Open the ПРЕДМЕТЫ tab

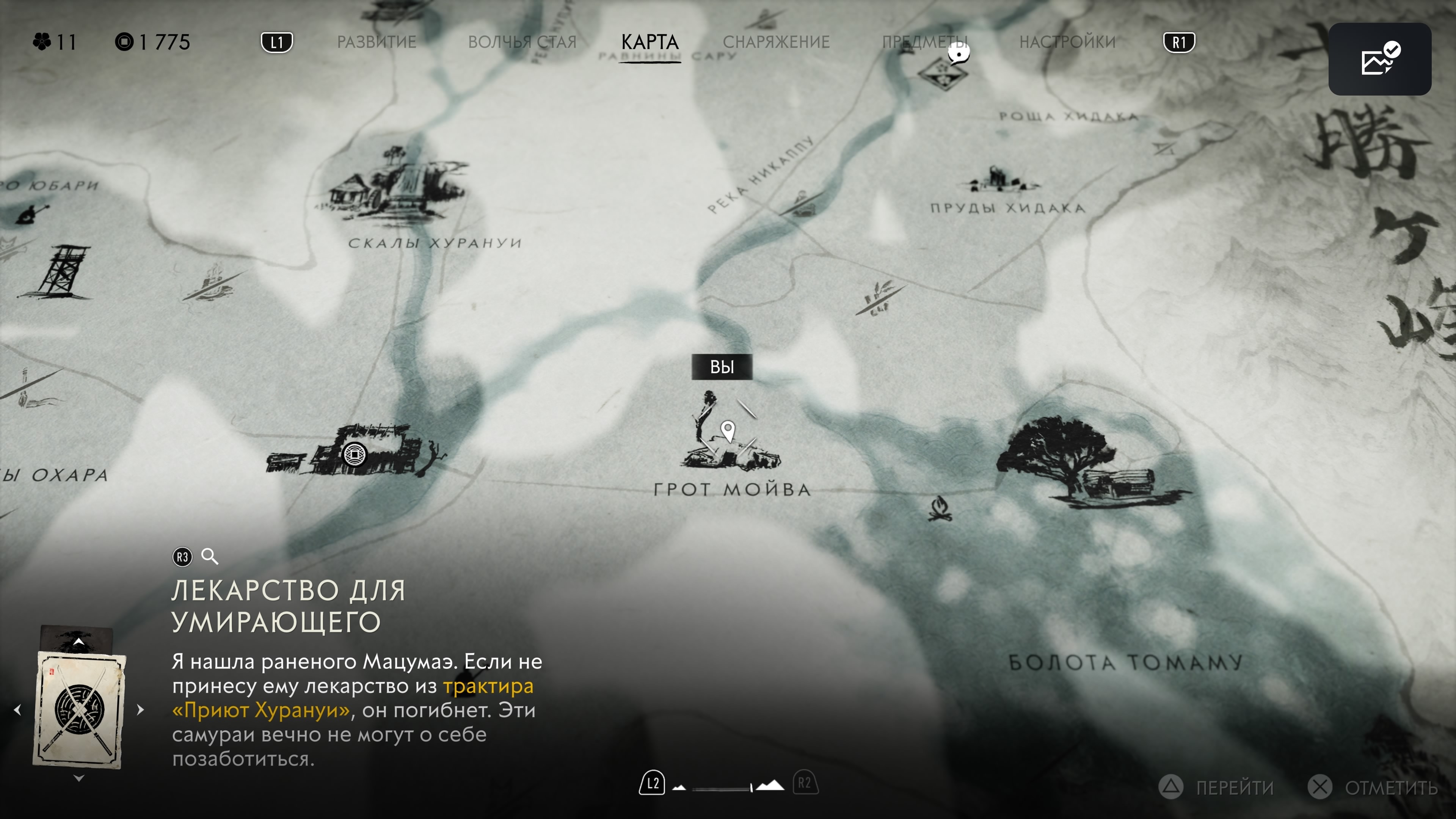[924, 42]
